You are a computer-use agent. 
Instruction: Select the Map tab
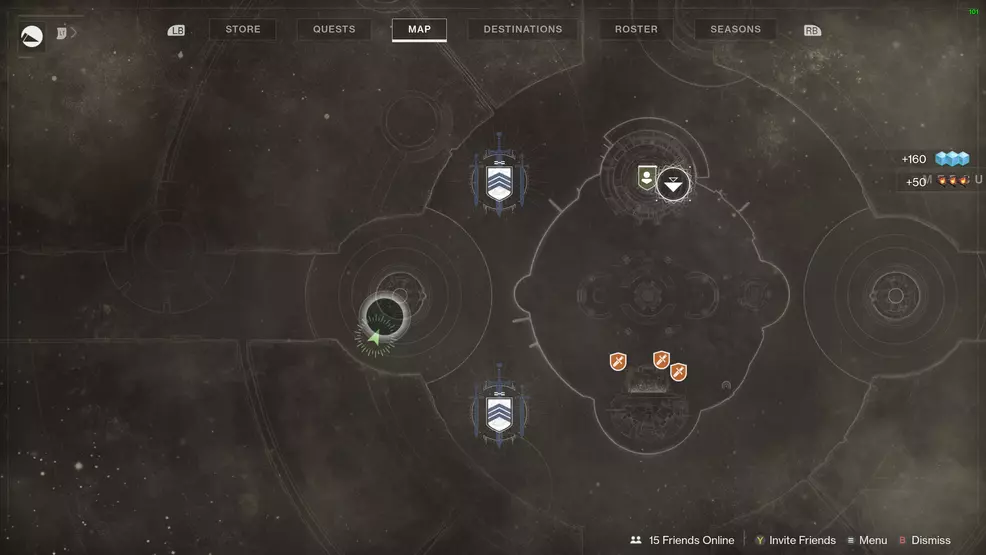point(419,30)
